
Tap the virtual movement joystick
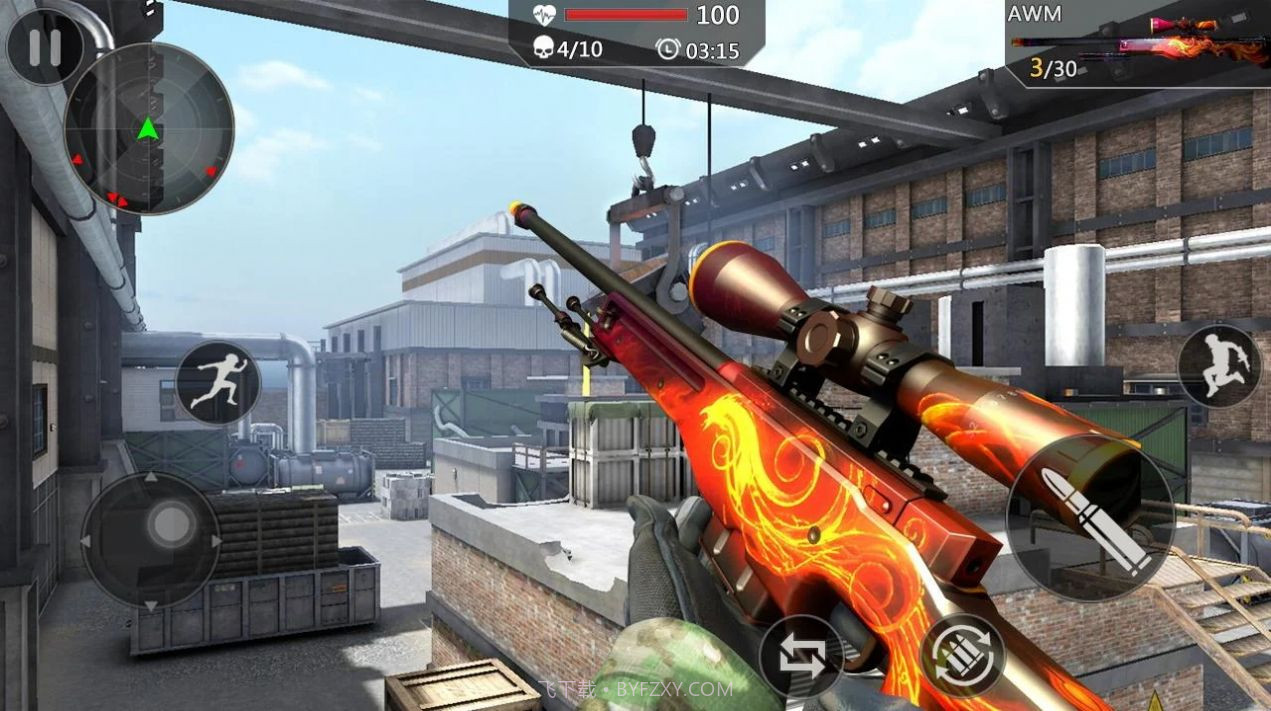pos(151,539)
